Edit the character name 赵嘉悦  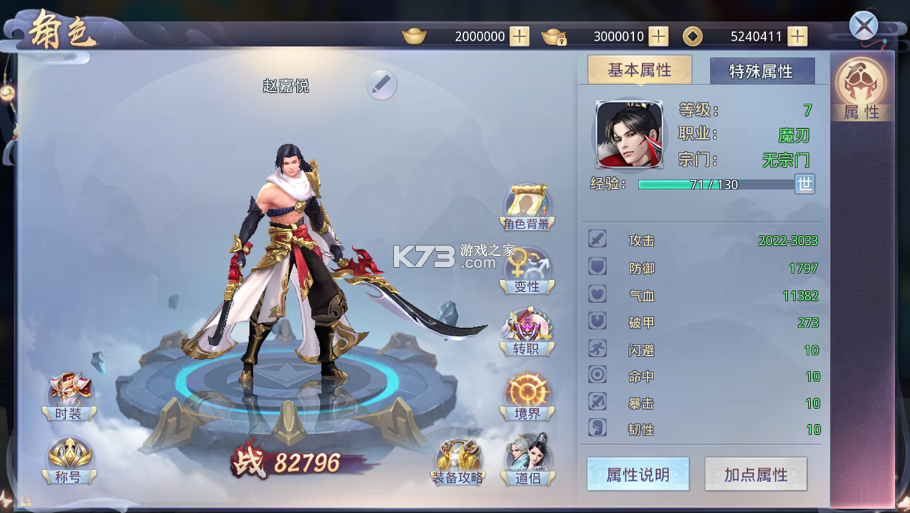click(x=381, y=85)
